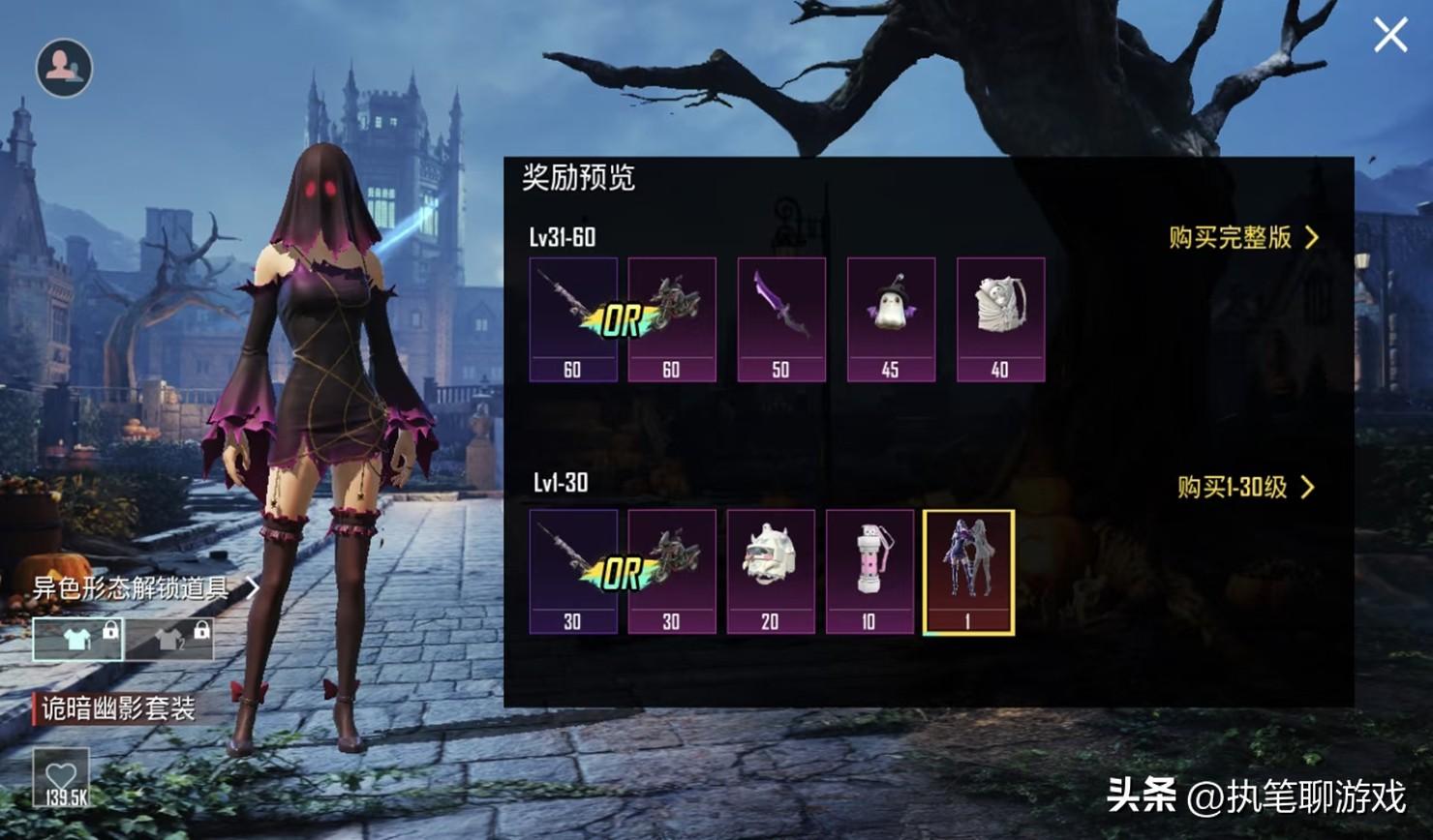The image size is (1433, 840).
Task: Select the level 40 white backpack reward
Action: click(1000, 319)
